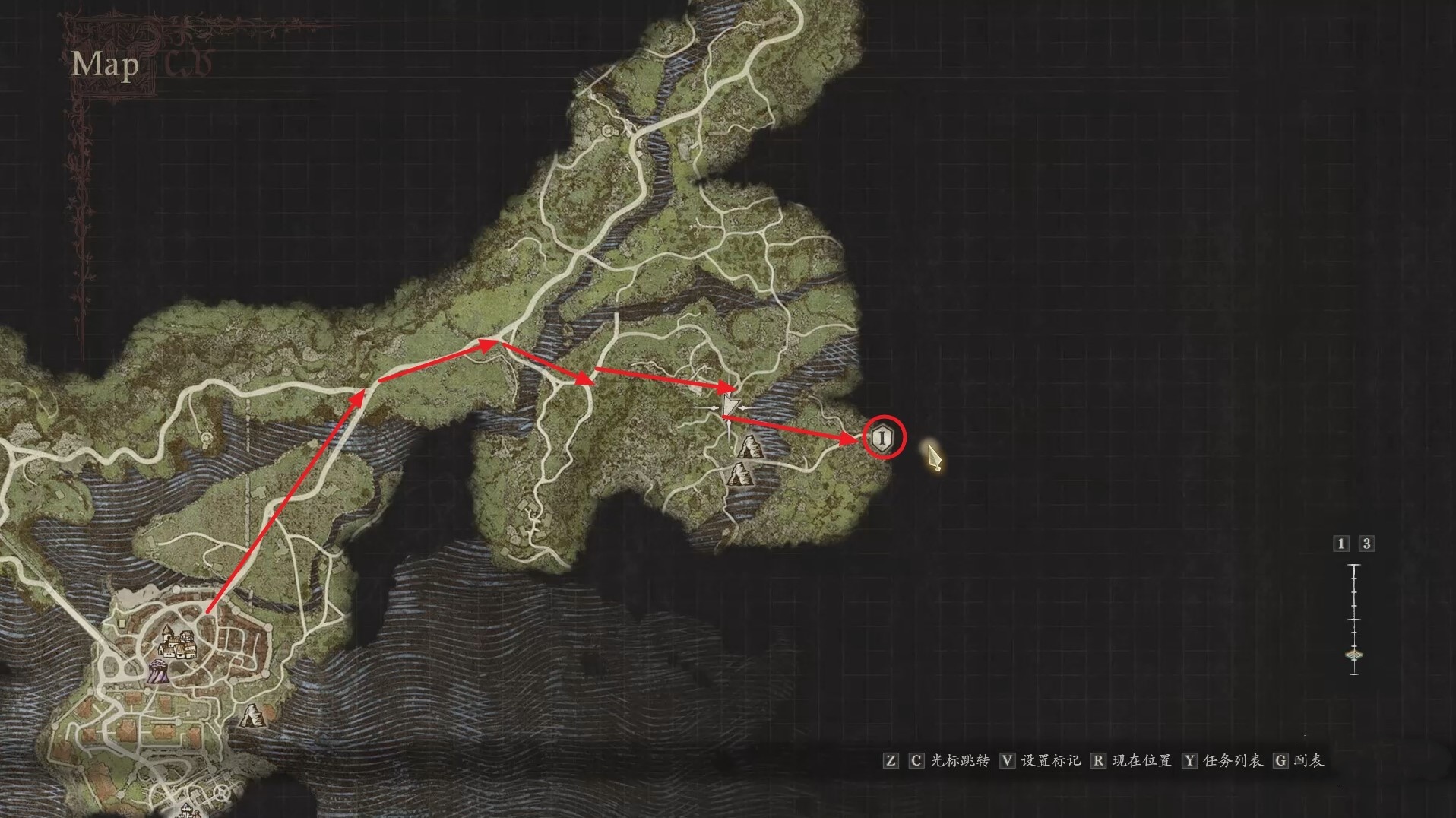
Task: Click the player position arrow marker
Action: pyautogui.click(x=730, y=406)
